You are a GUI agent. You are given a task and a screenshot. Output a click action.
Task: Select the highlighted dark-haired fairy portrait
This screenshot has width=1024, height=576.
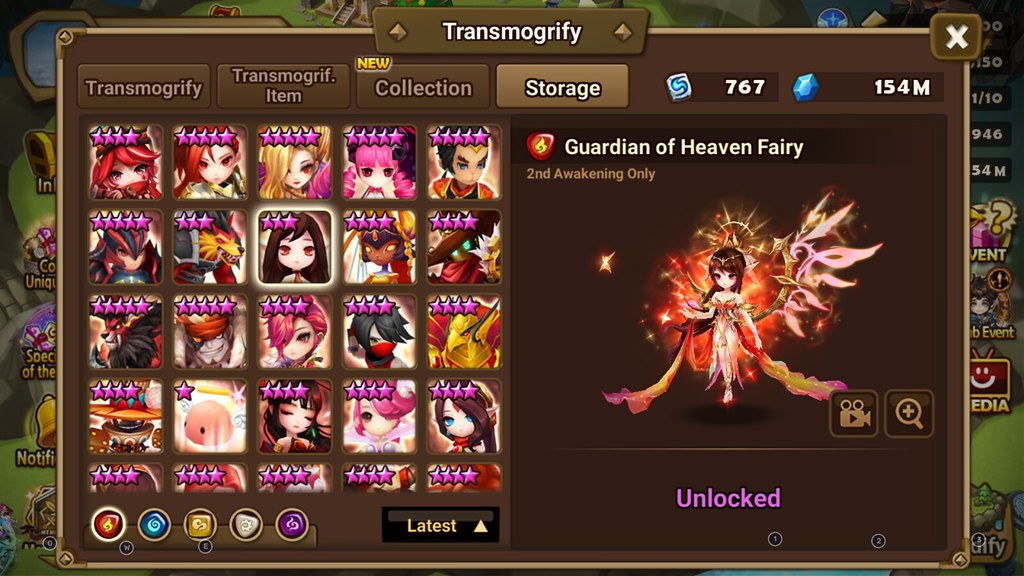pyautogui.click(x=295, y=246)
